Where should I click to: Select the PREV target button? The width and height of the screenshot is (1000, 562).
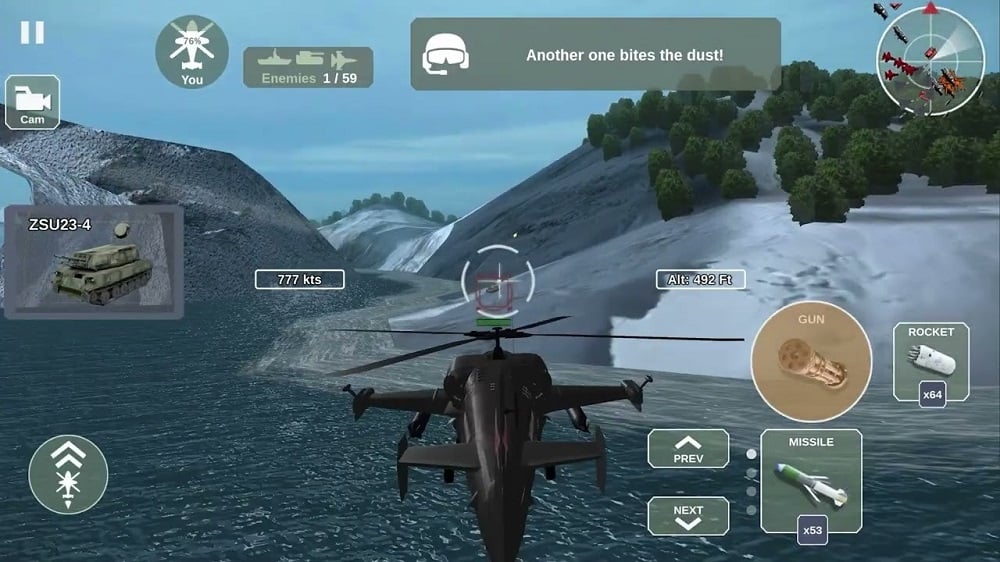687,449
